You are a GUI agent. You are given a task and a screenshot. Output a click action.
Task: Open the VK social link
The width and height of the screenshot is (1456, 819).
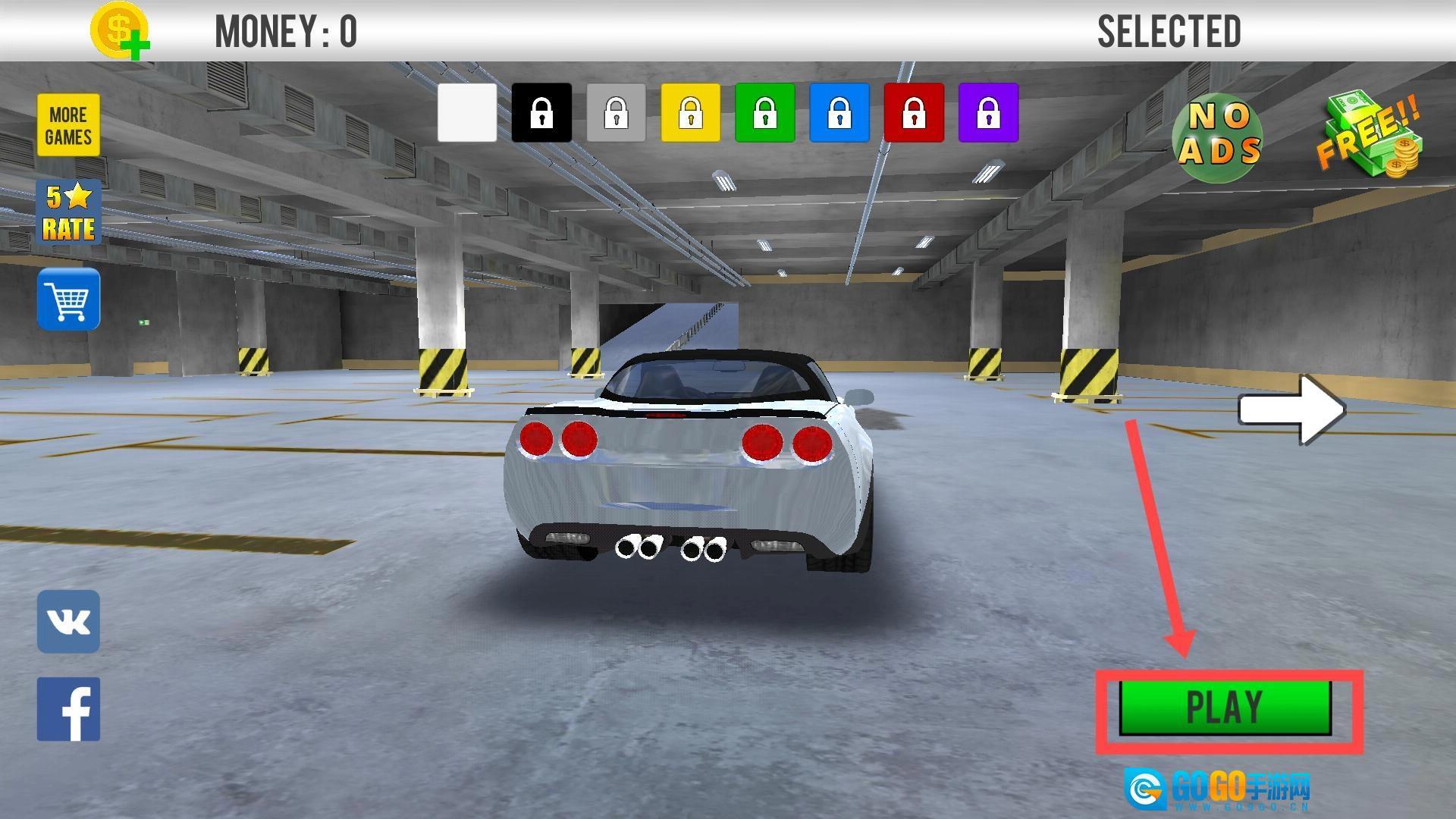point(68,622)
